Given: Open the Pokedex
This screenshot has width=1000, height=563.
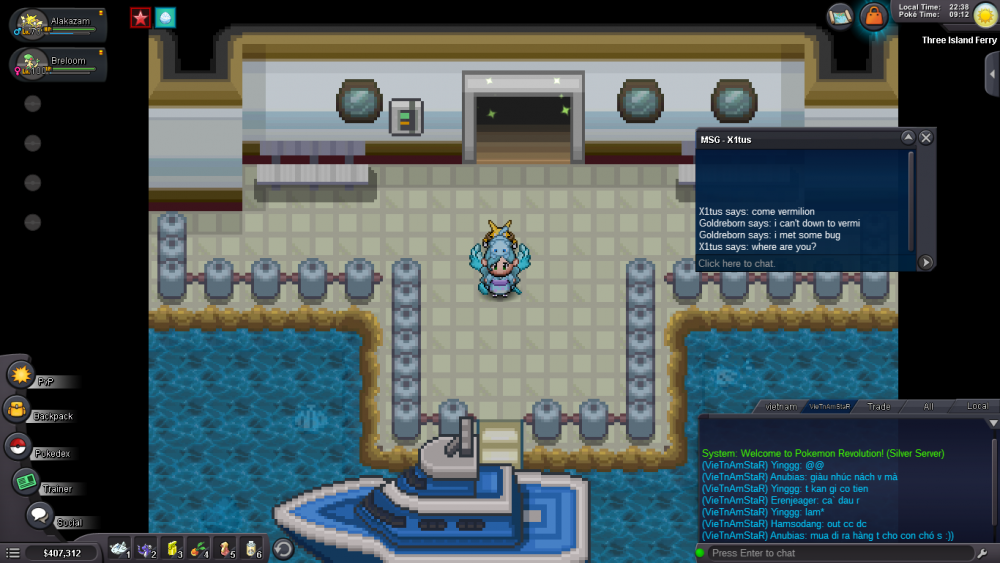Looking at the screenshot, I should click(18, 447).
